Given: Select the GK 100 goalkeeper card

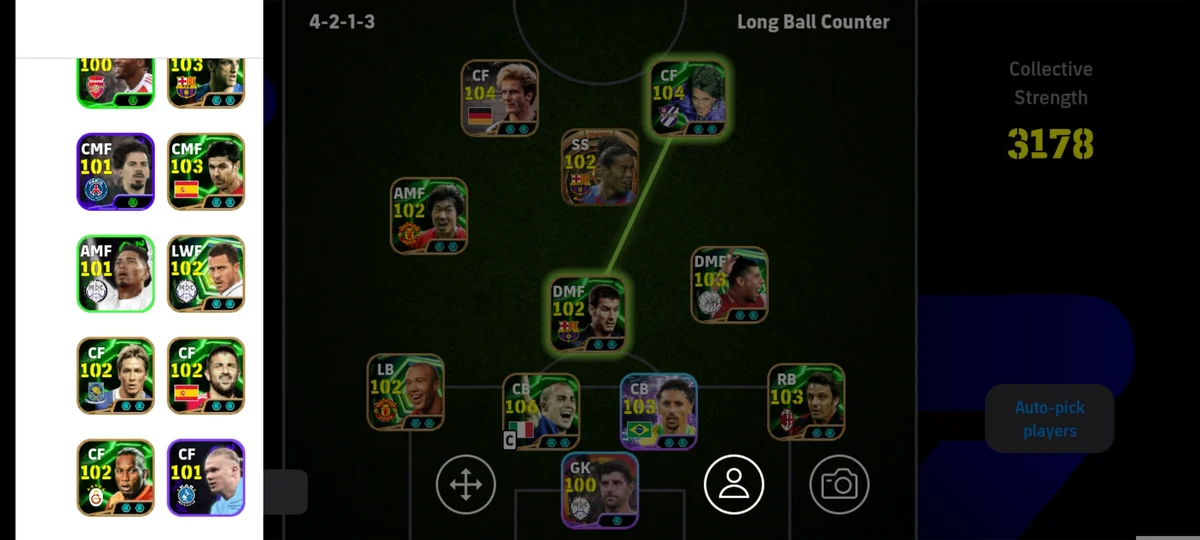Looking at the screenshot, I should (x=599, y=490).
